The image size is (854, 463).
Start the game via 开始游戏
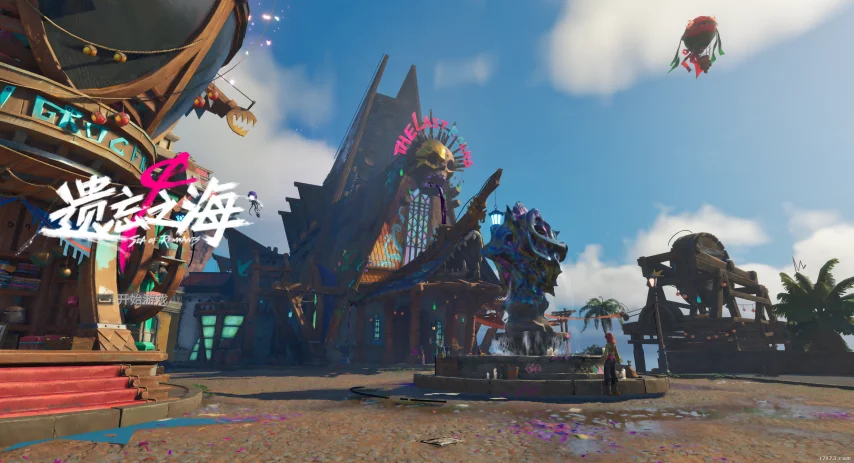pos(142,298)
